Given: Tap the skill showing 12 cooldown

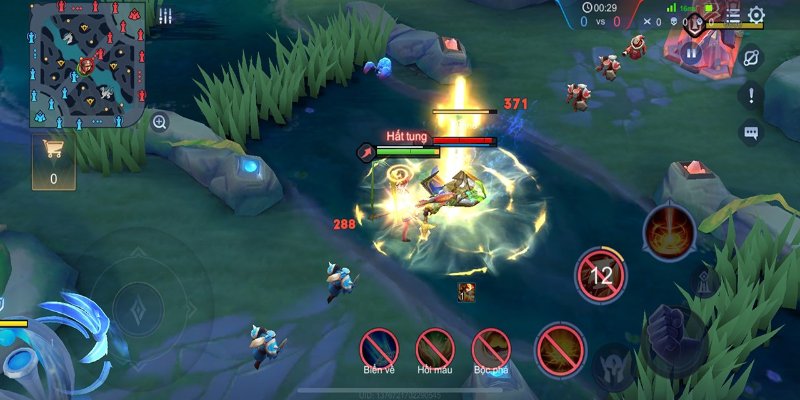Looking at the screenshot, I should [601, 273].
